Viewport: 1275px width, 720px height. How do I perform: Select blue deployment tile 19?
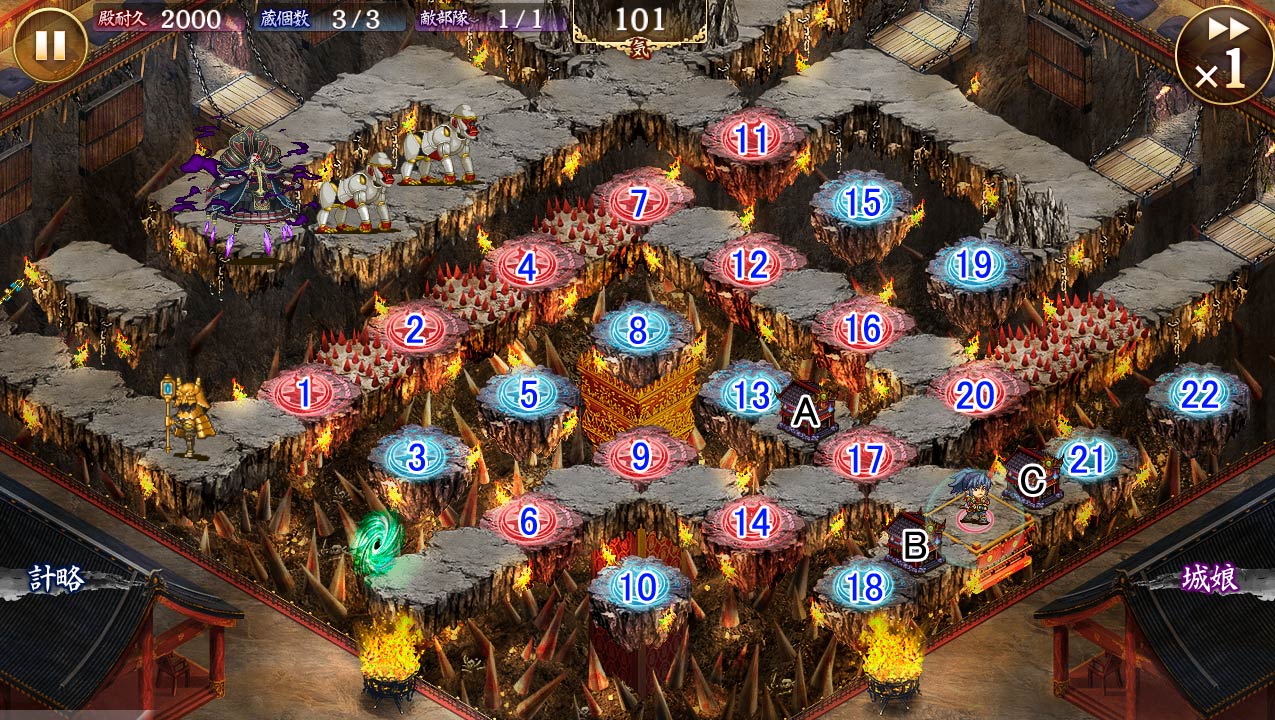[x=974, y=266]
